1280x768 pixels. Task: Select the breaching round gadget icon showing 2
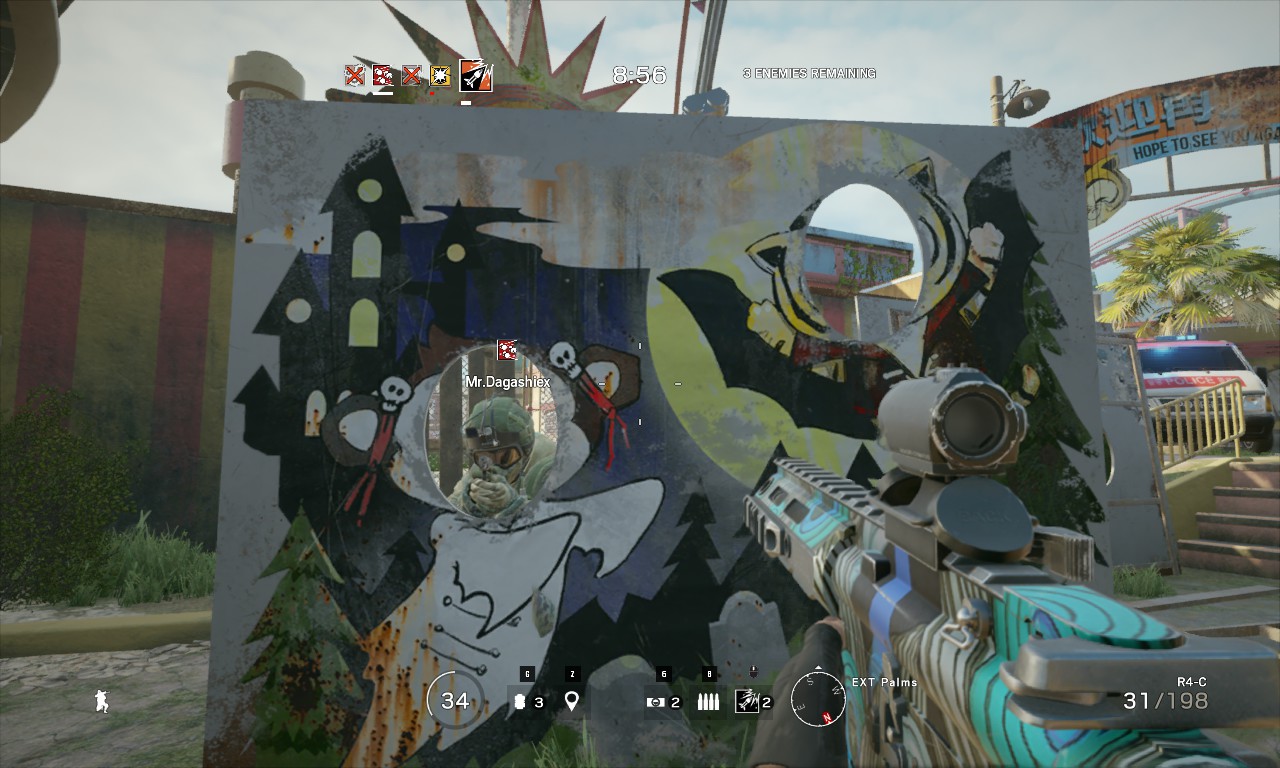pos(747,702)
